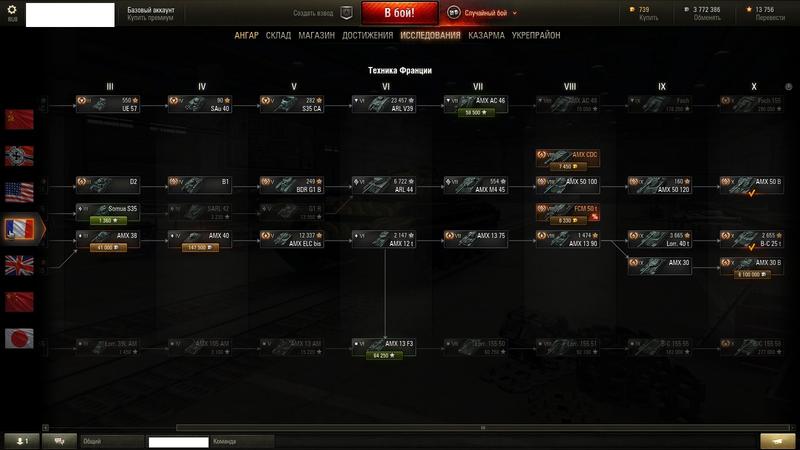Show the ДОСТИЖЕНИЯ tab
The width and height of the screenshot is (800, 450).
[x=365, y=35]
